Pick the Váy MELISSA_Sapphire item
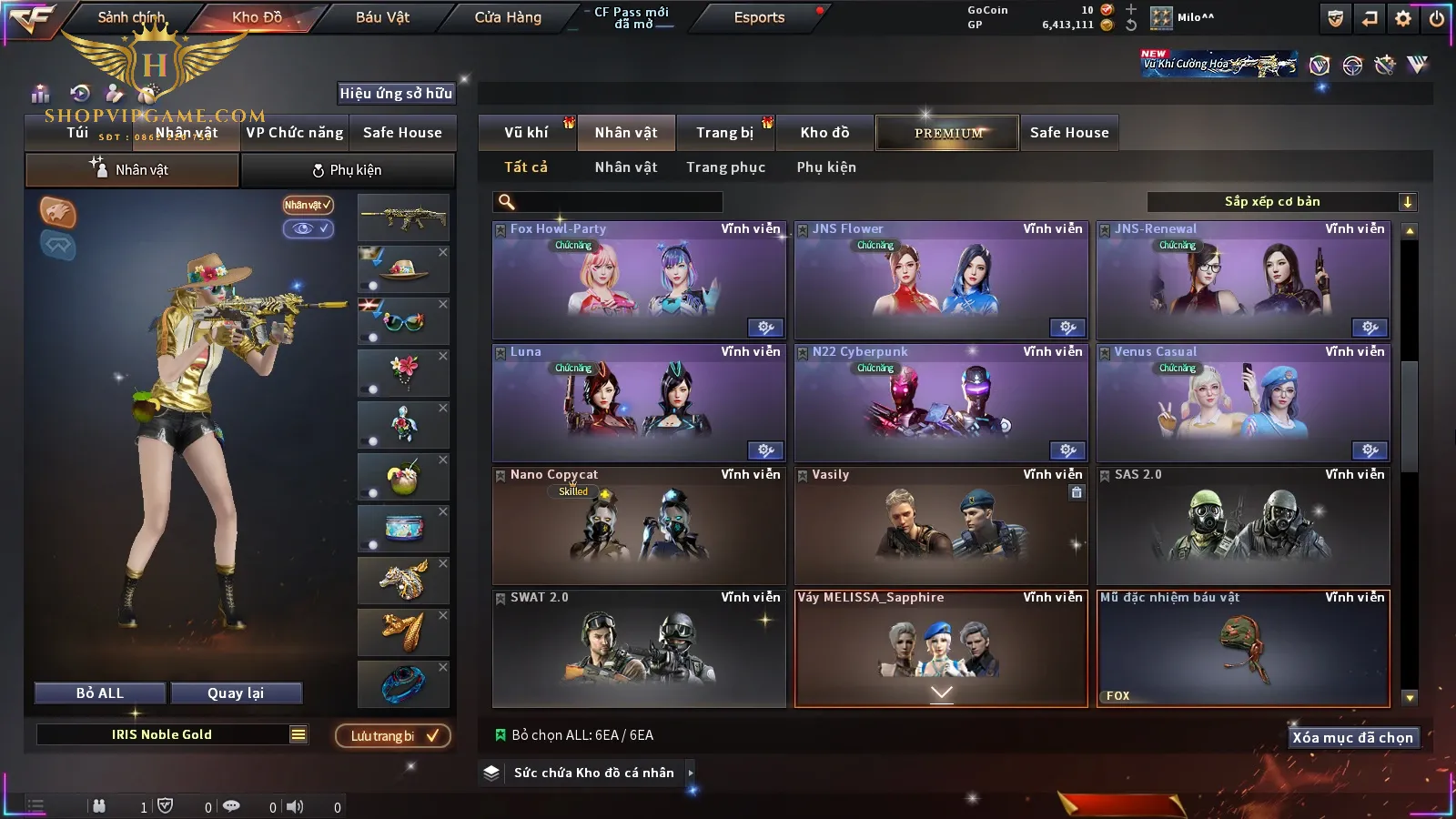Screen dimensions: 1456x819 pos(941,650)
